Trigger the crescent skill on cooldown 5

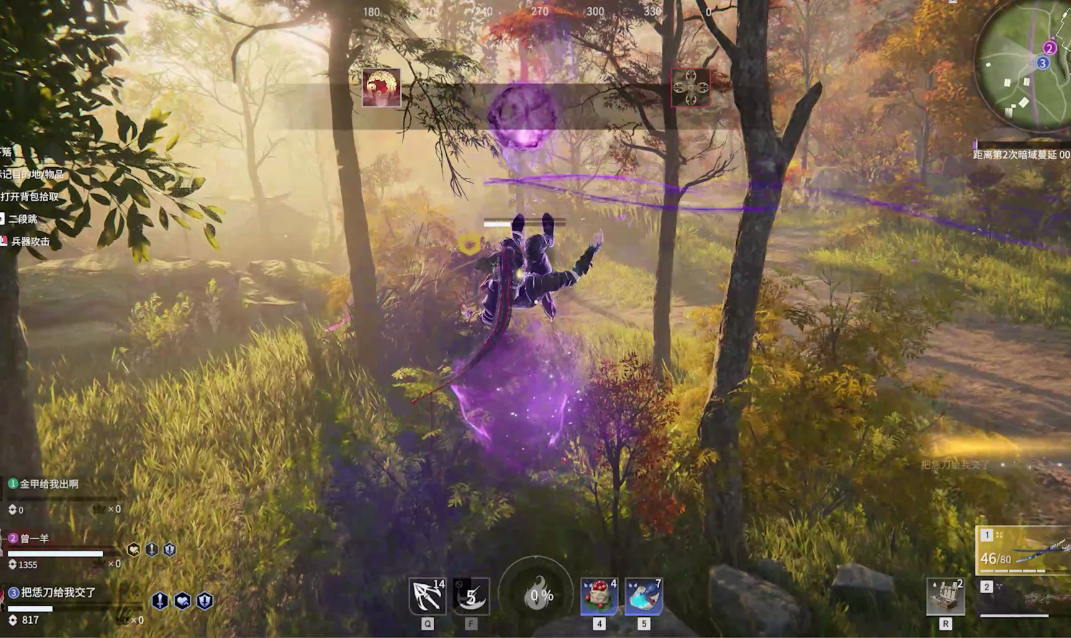tap(471, 596)
